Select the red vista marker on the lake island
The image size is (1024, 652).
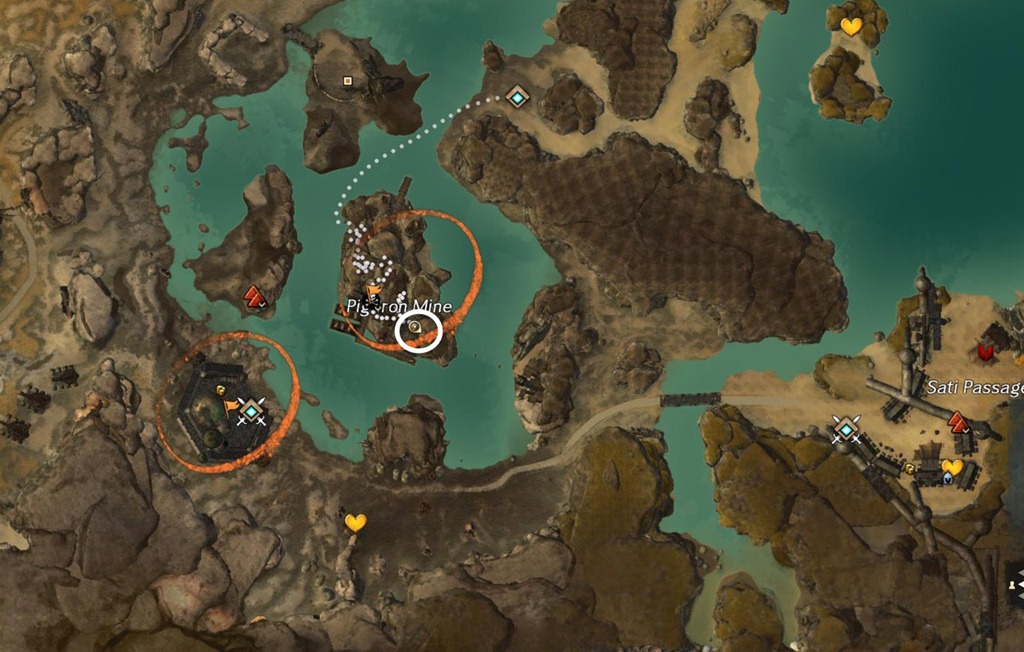pyautogui.click(x=254, y=295)
